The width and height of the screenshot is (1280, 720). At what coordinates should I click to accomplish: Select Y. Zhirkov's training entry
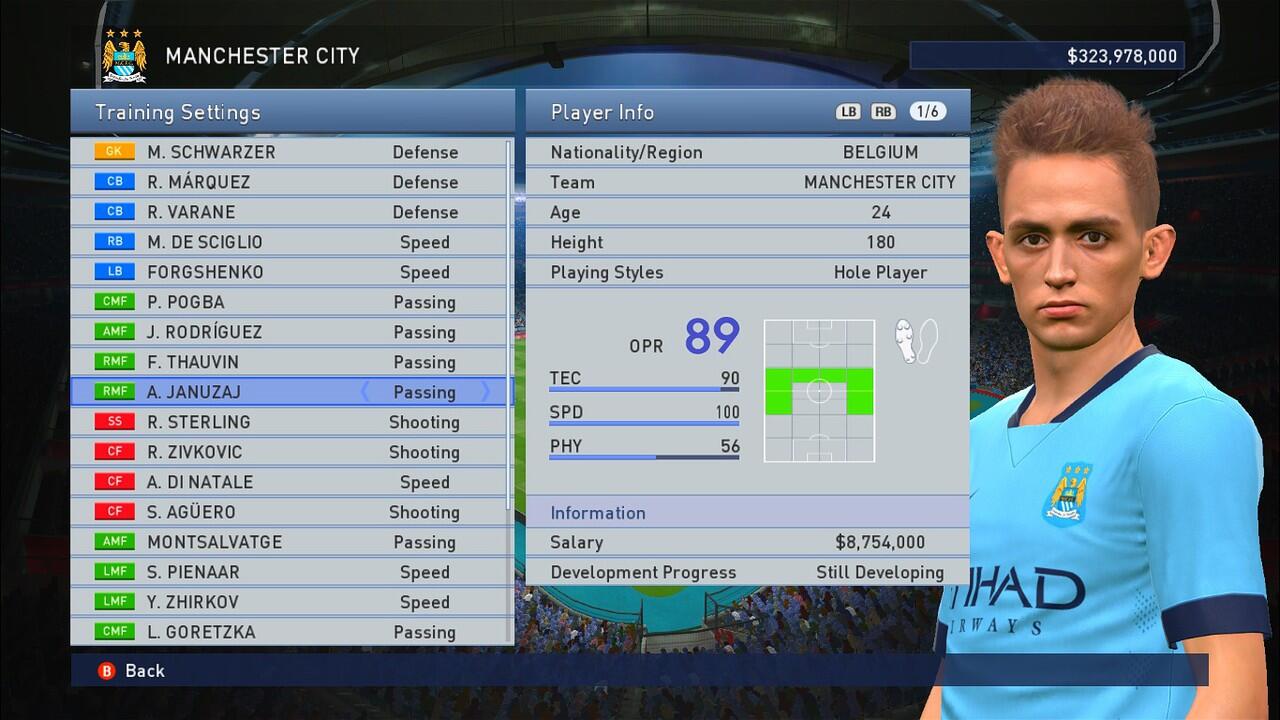coord(290,602)
